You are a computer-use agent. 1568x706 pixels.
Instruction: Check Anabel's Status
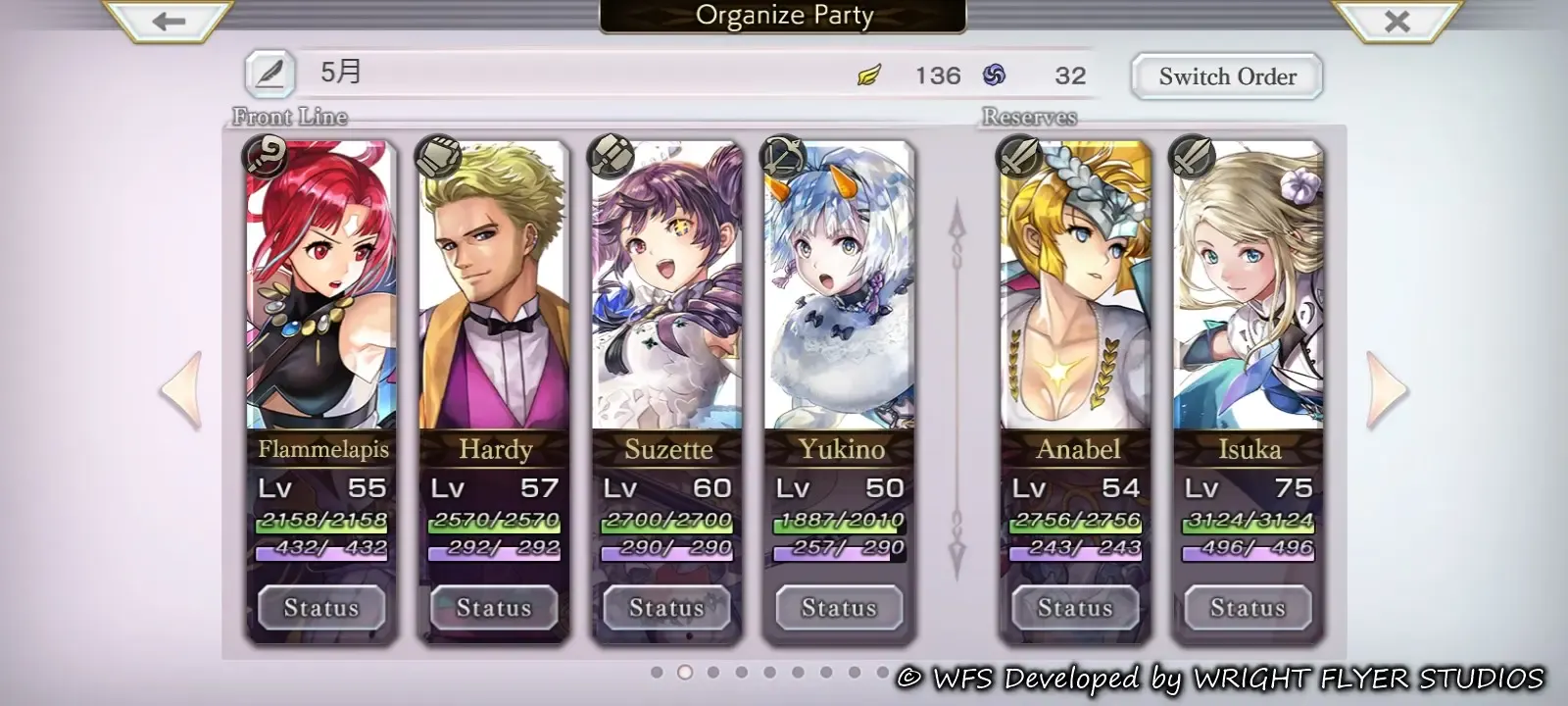point(1075,608)
